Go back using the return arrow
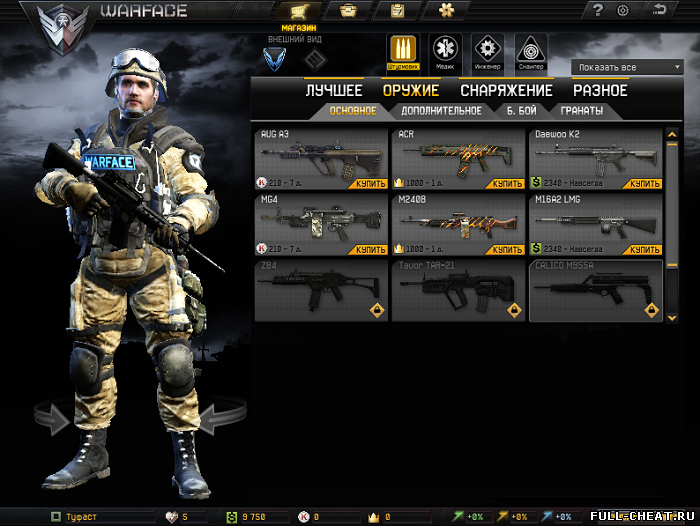 (x=660, y=11)
